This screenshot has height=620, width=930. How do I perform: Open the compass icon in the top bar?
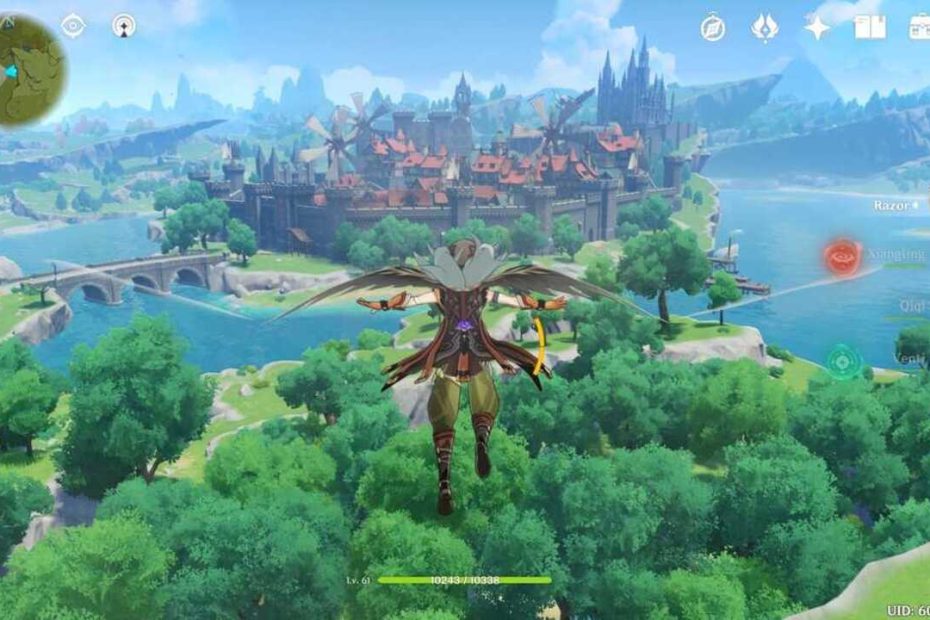pos(712,27)
